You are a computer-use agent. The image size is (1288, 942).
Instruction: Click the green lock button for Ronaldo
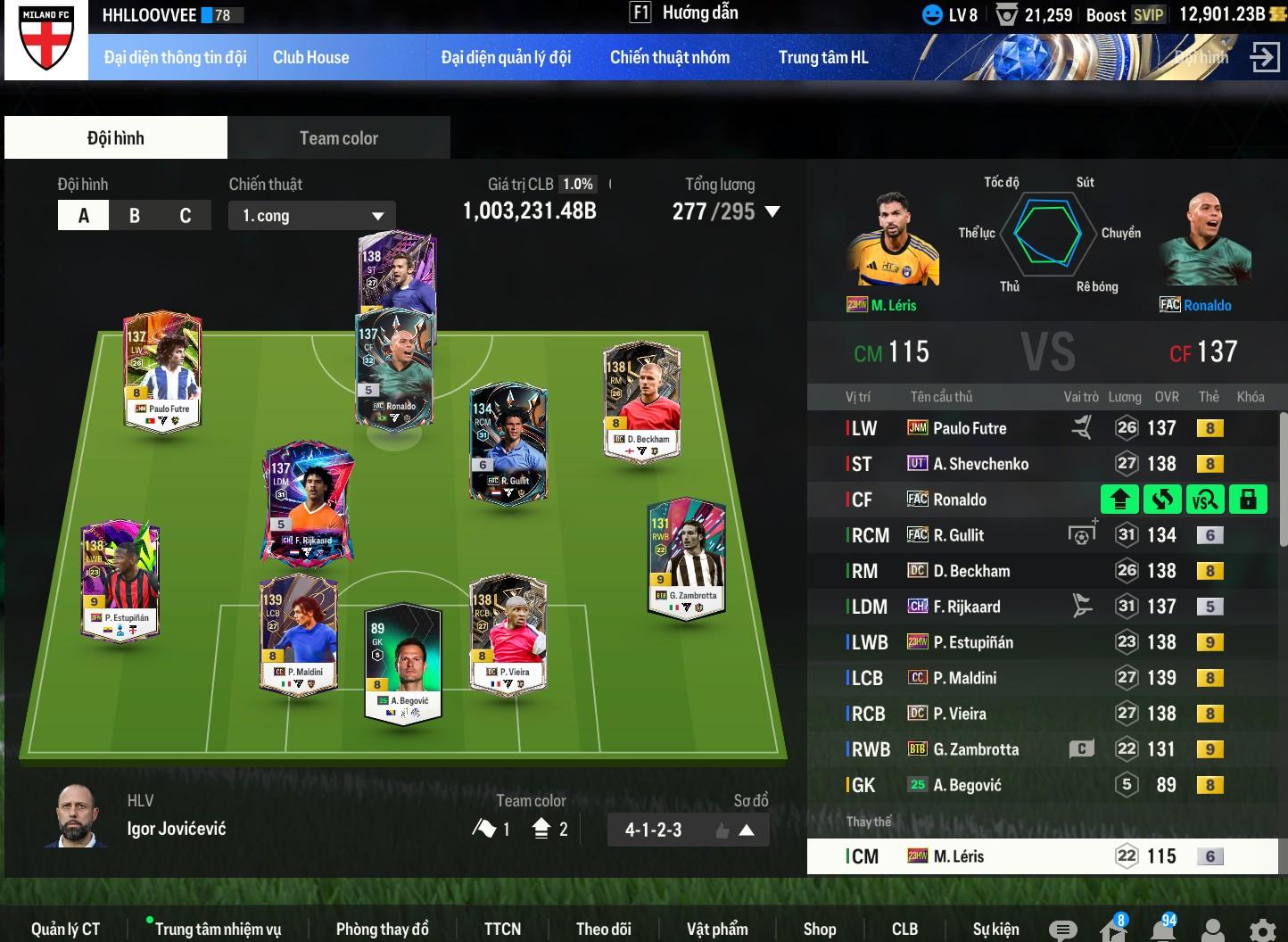[x=1248, y=500]
